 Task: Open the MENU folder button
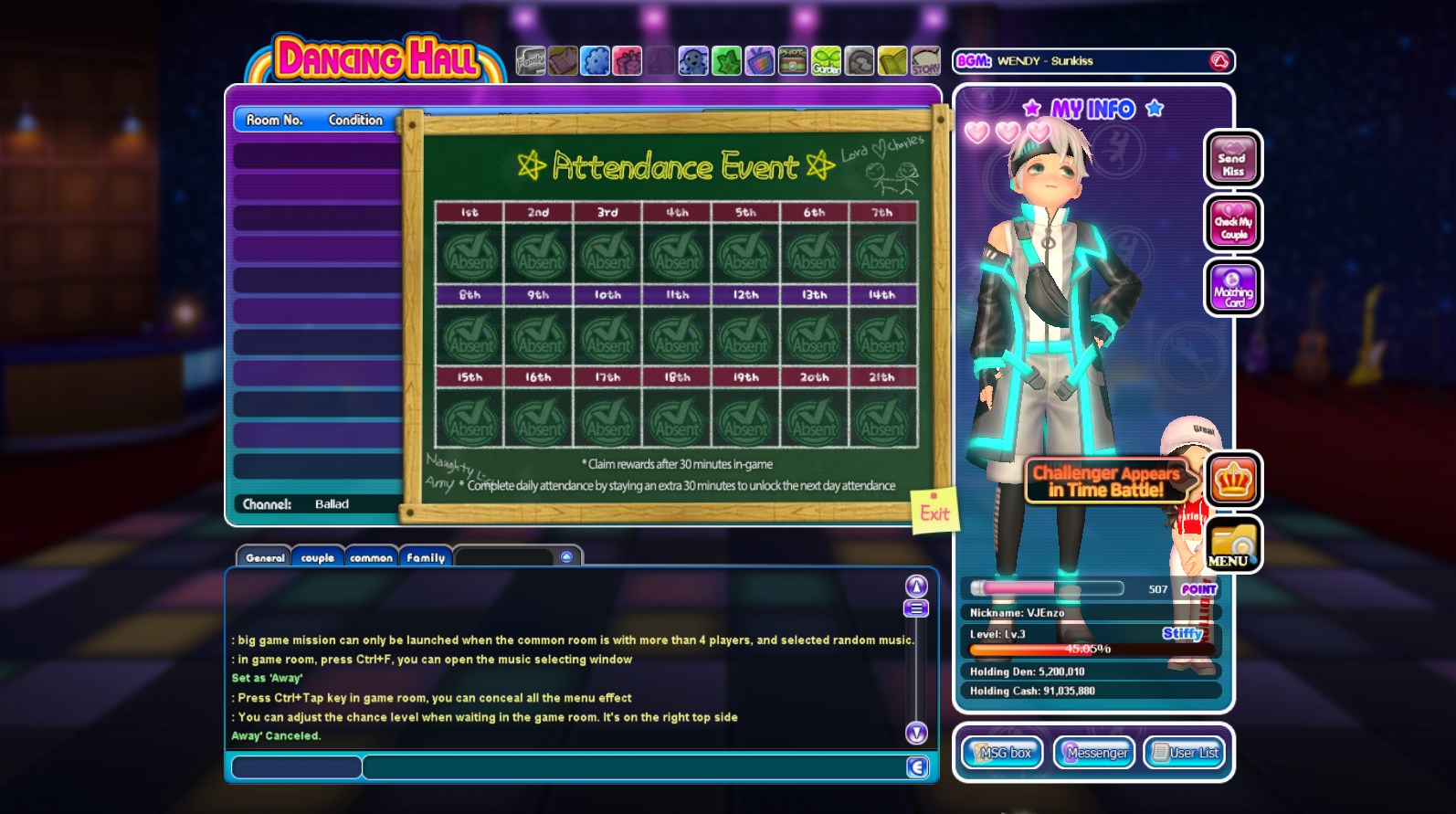1233,545
